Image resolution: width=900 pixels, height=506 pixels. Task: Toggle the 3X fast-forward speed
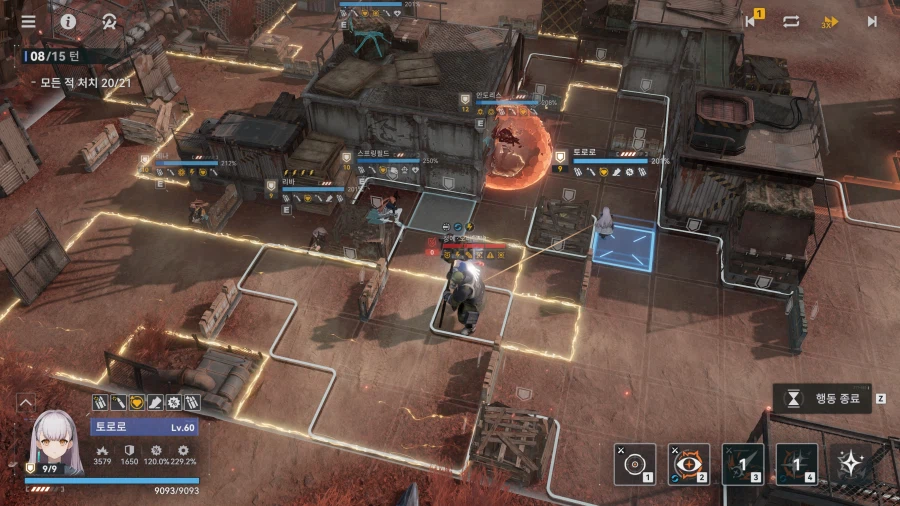pyautogui.click(x=830, y=21)
